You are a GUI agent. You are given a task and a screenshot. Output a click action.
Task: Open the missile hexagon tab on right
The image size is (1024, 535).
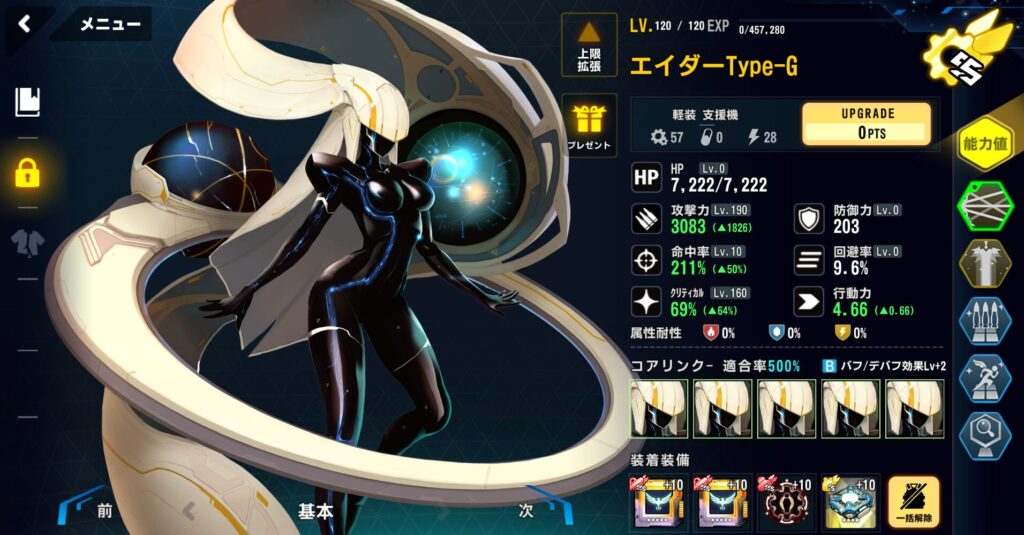985,322
